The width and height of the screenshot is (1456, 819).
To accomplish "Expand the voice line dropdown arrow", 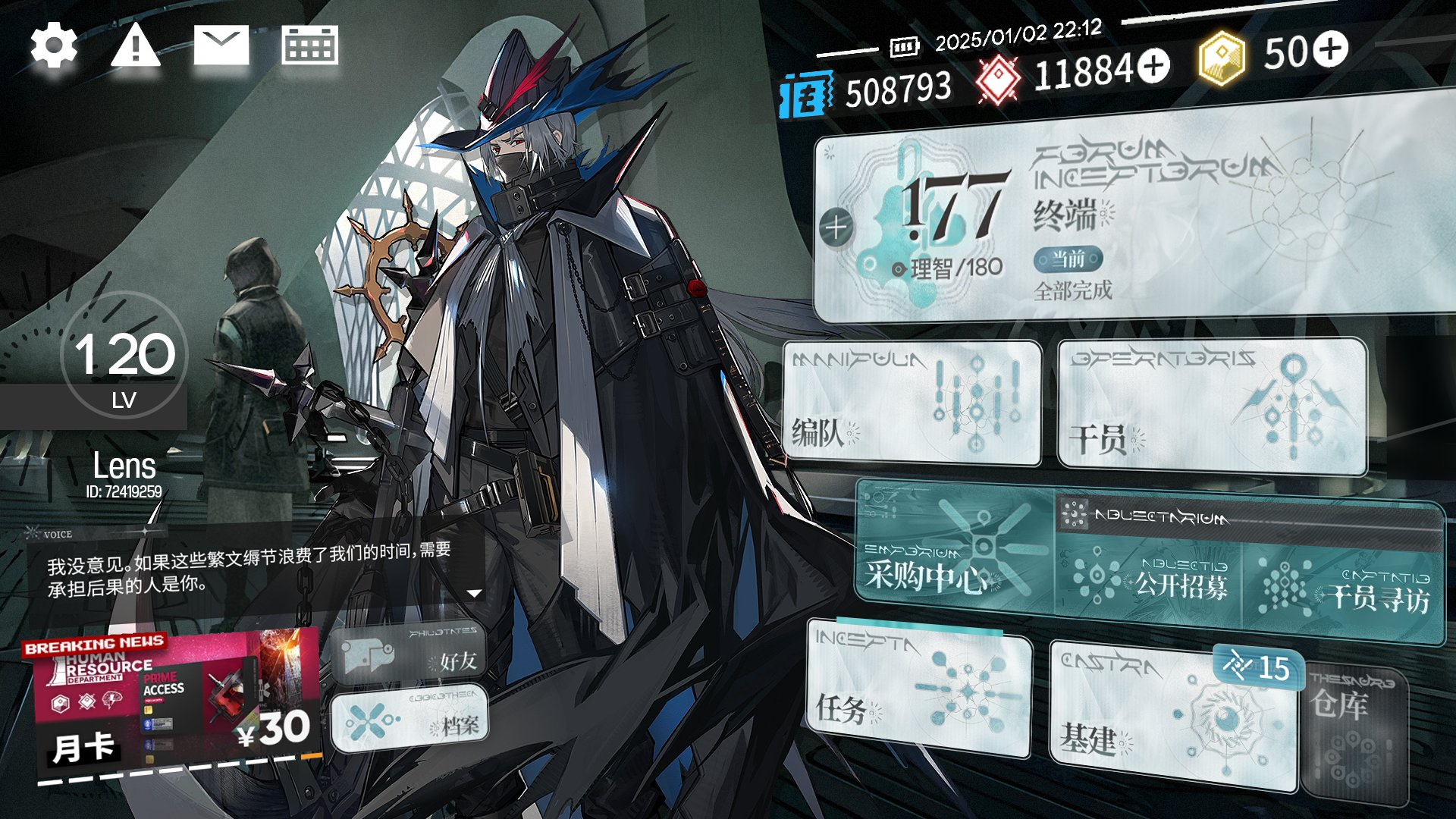I will tap(475, 593).
